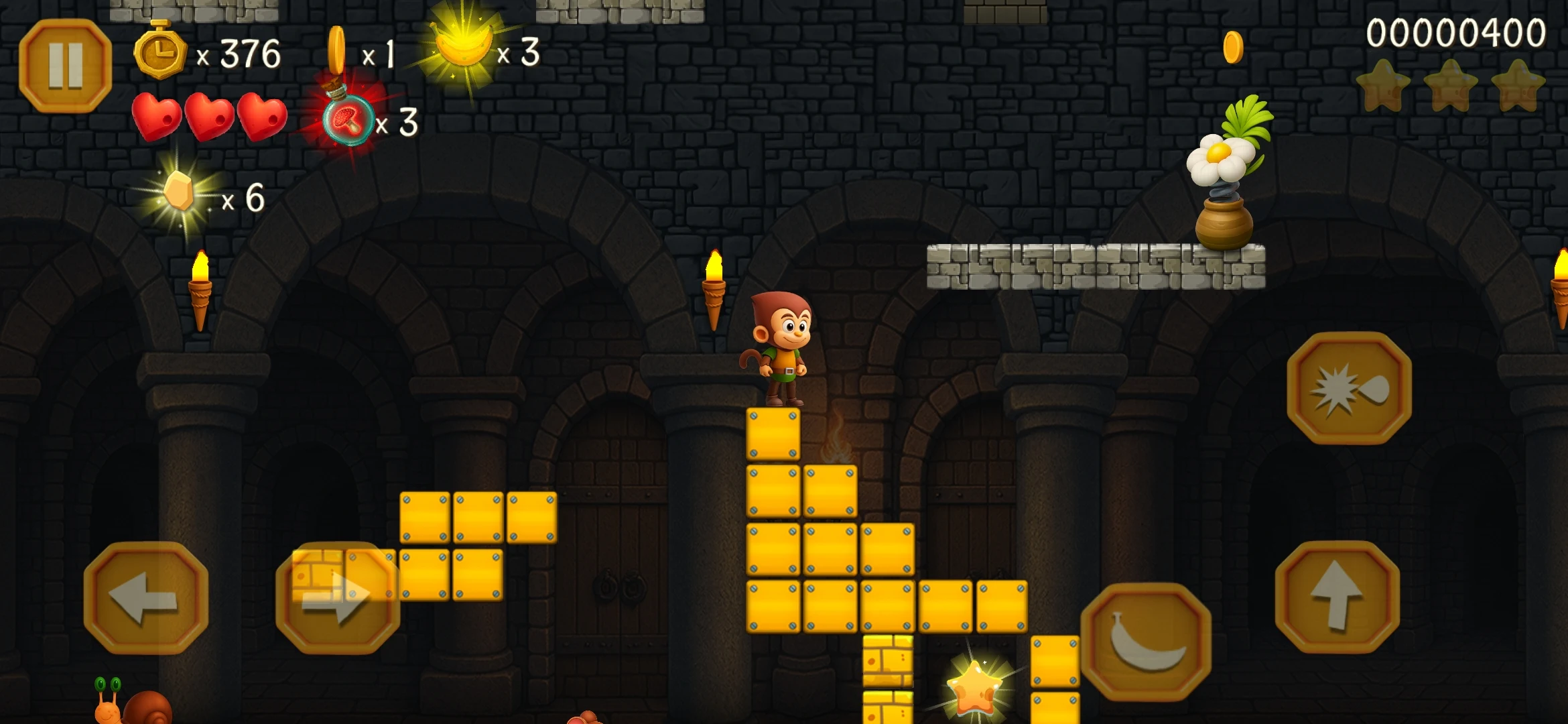
Task: Tap the right arrow movement button
Action: point(338,597)
